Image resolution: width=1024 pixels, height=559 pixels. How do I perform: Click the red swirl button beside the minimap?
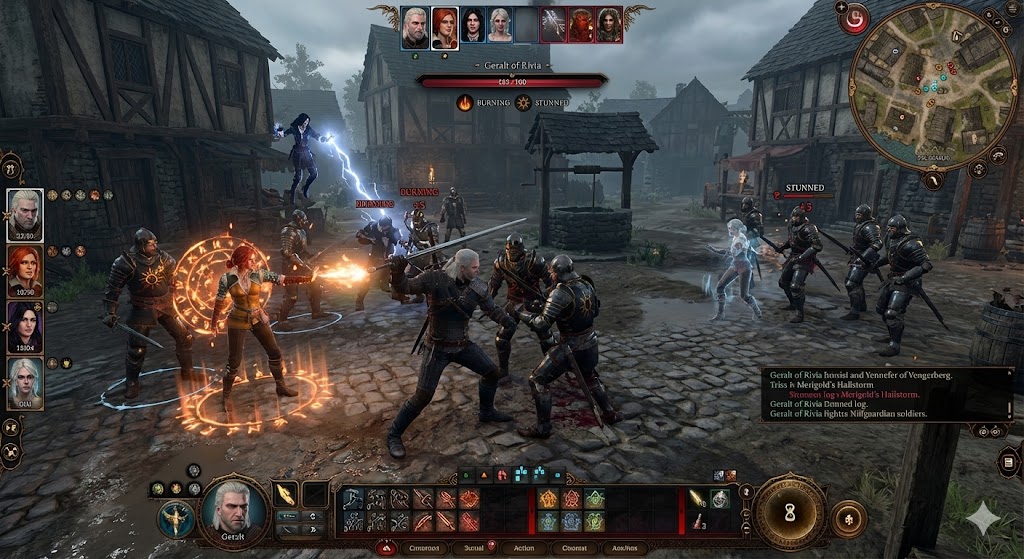(x=853, y=20)
